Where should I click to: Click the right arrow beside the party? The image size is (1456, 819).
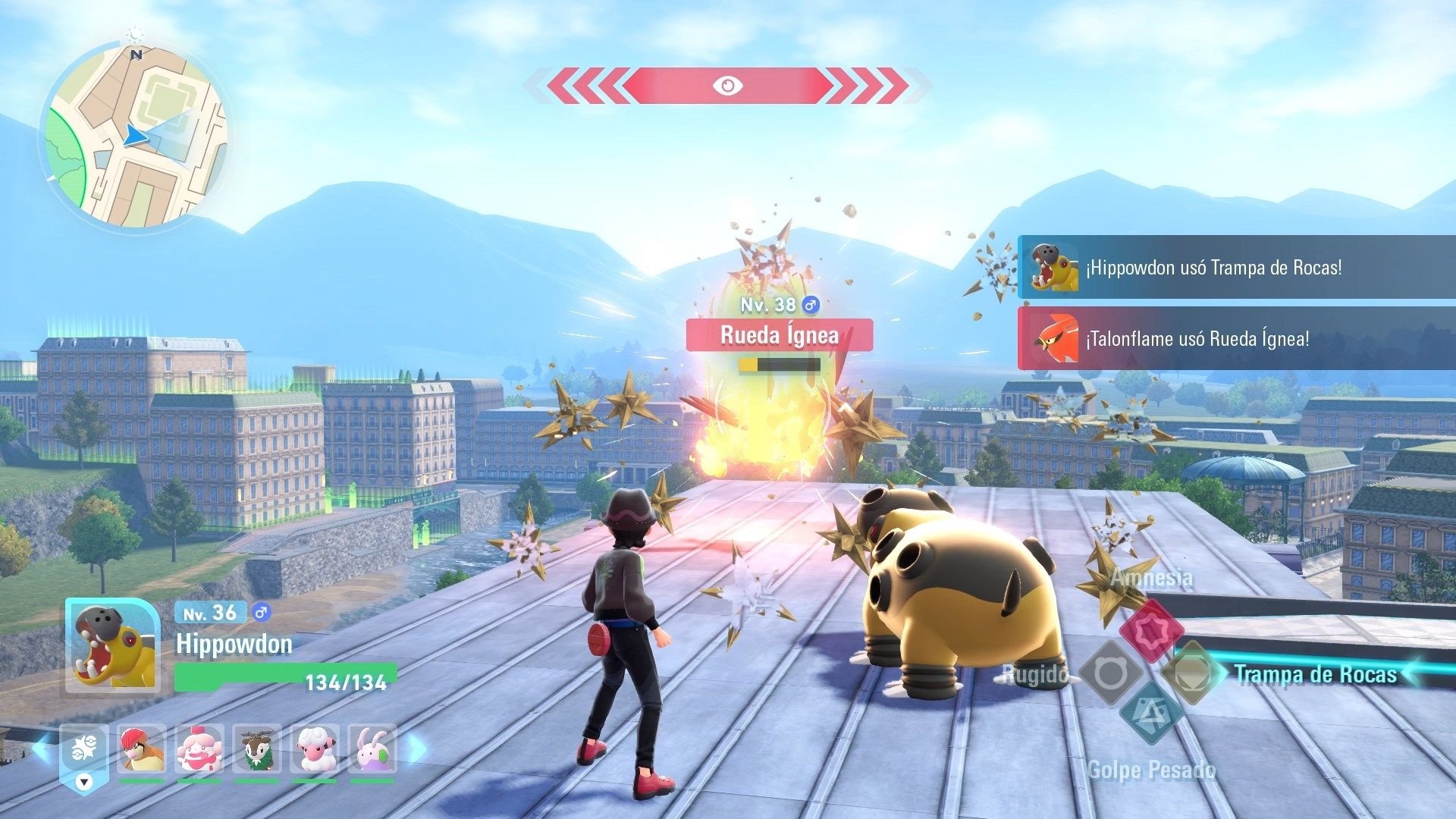[417, 749]
